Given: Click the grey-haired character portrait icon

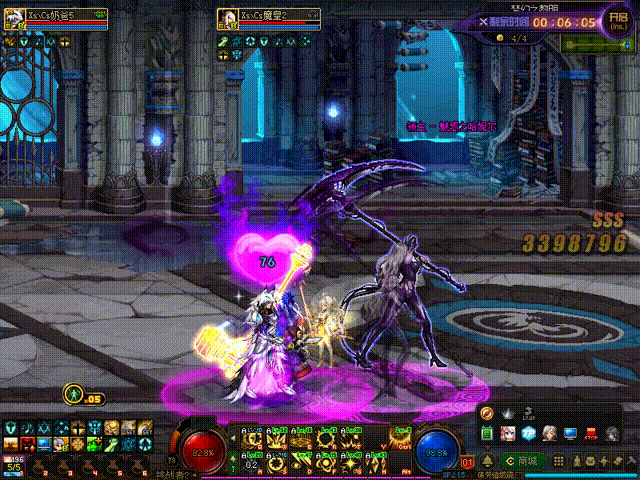Looking at the screenshot, I should (549, 434).
